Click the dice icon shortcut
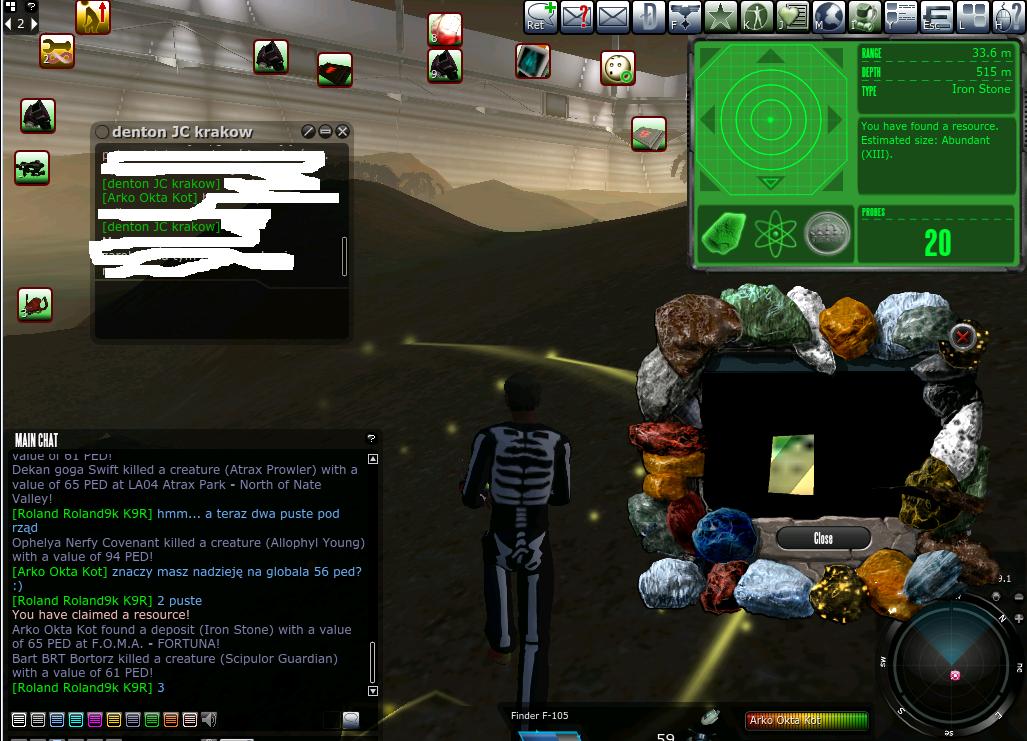The height and width of the screenshot is (741, 1027). 618,68
